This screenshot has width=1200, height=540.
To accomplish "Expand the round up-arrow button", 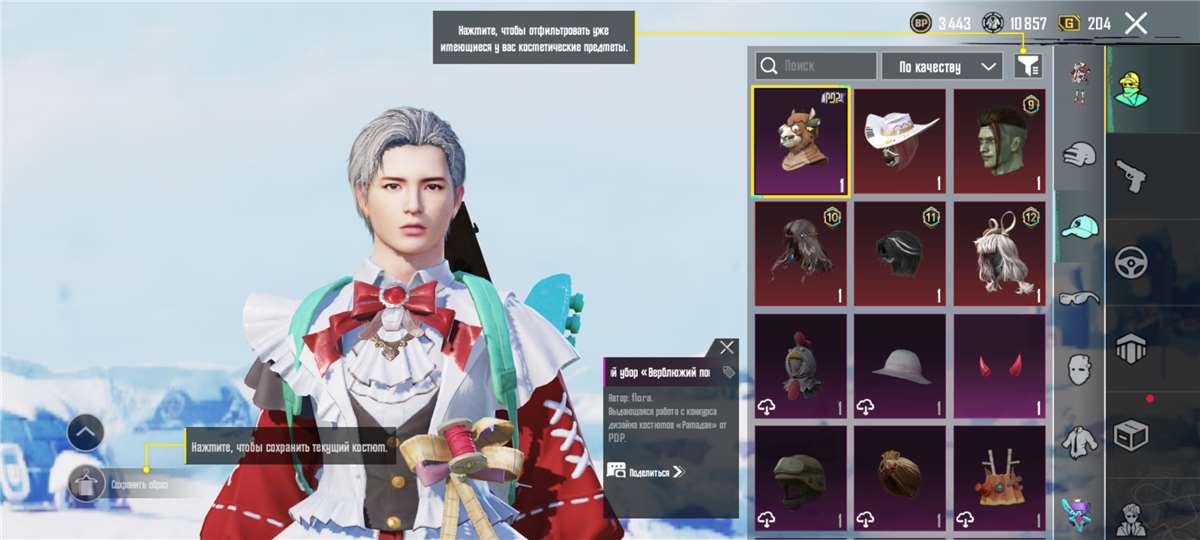I will [86, 433].
